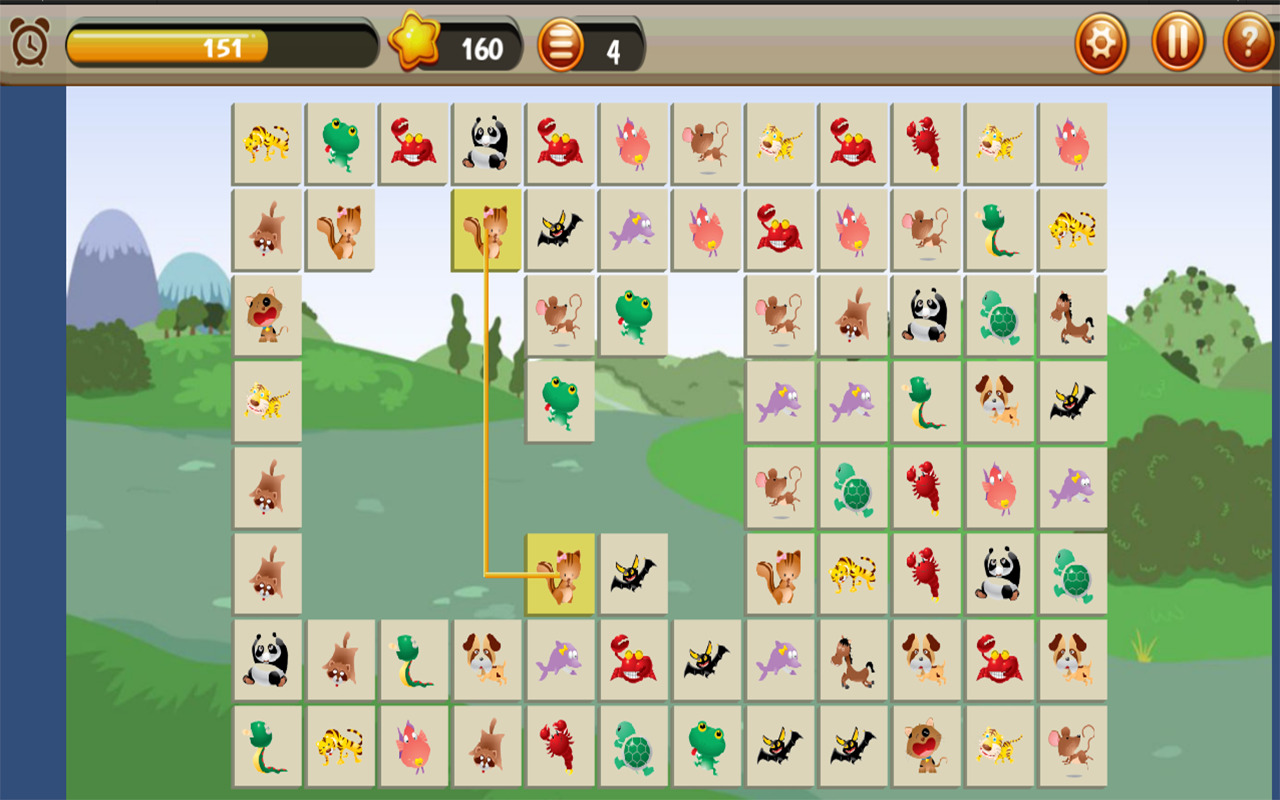Viewport: 1280px width, 800px height.
Task: Select the panda tile in the top row
Action: click(486, 145)
